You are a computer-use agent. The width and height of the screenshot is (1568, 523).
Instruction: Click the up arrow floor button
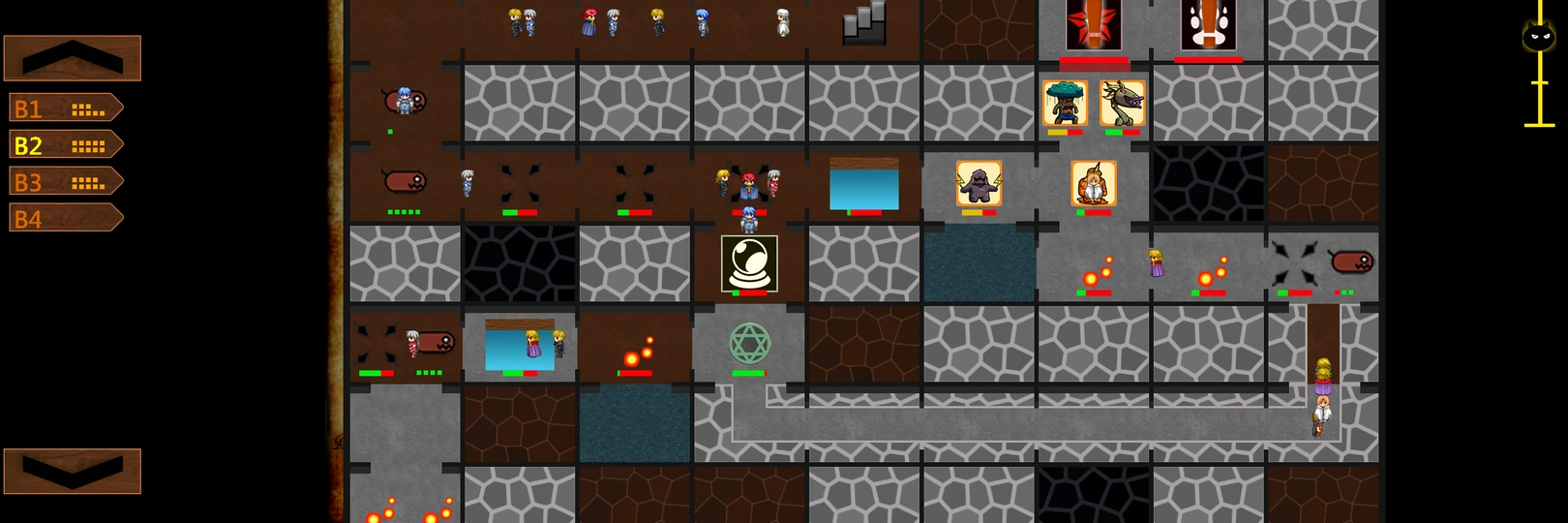point(73,58)
